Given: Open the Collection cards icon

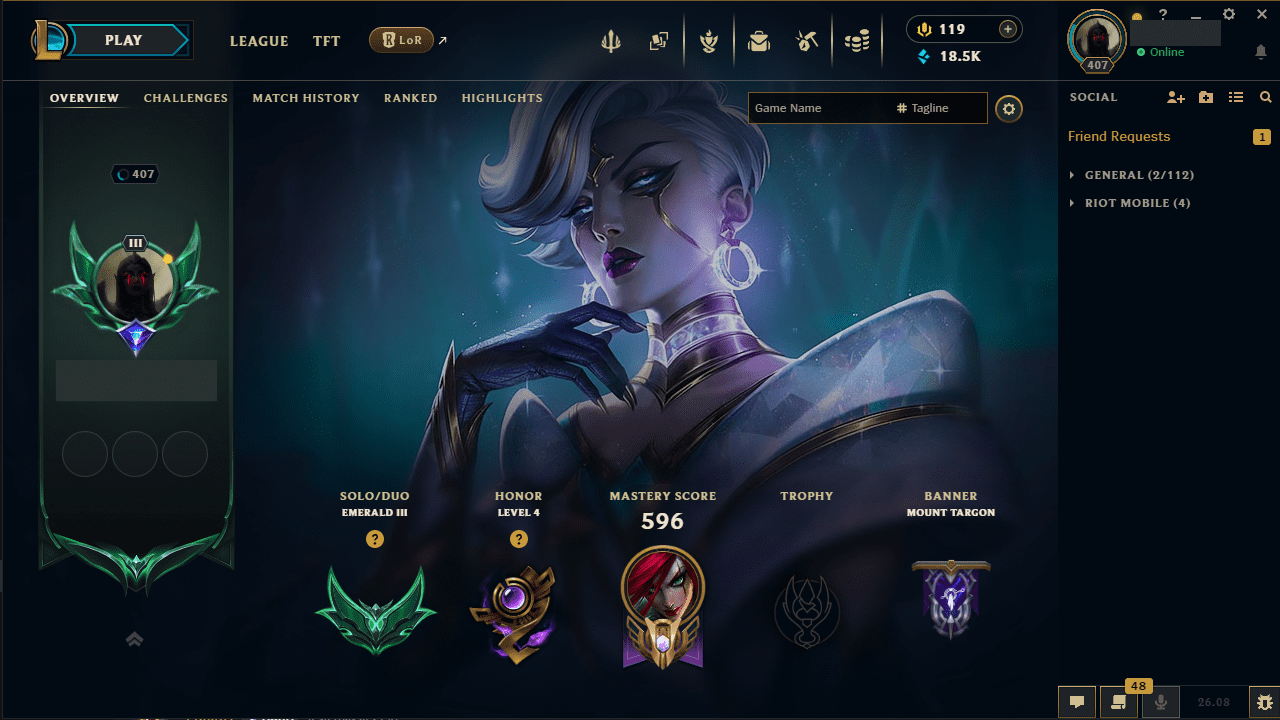Looking at the screenshot, I should point(659,40).
